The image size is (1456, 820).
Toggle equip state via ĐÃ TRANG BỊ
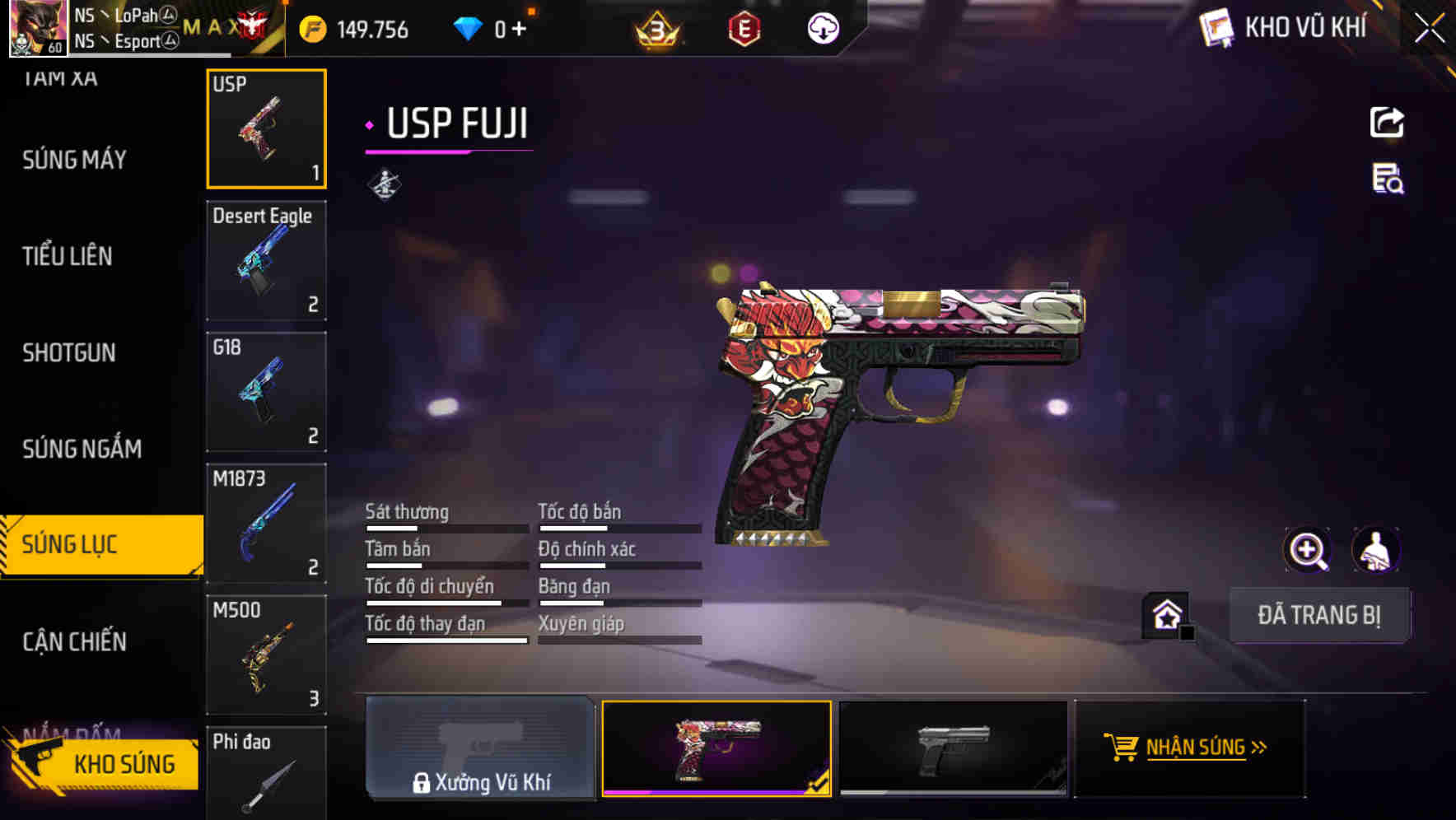1320,614
